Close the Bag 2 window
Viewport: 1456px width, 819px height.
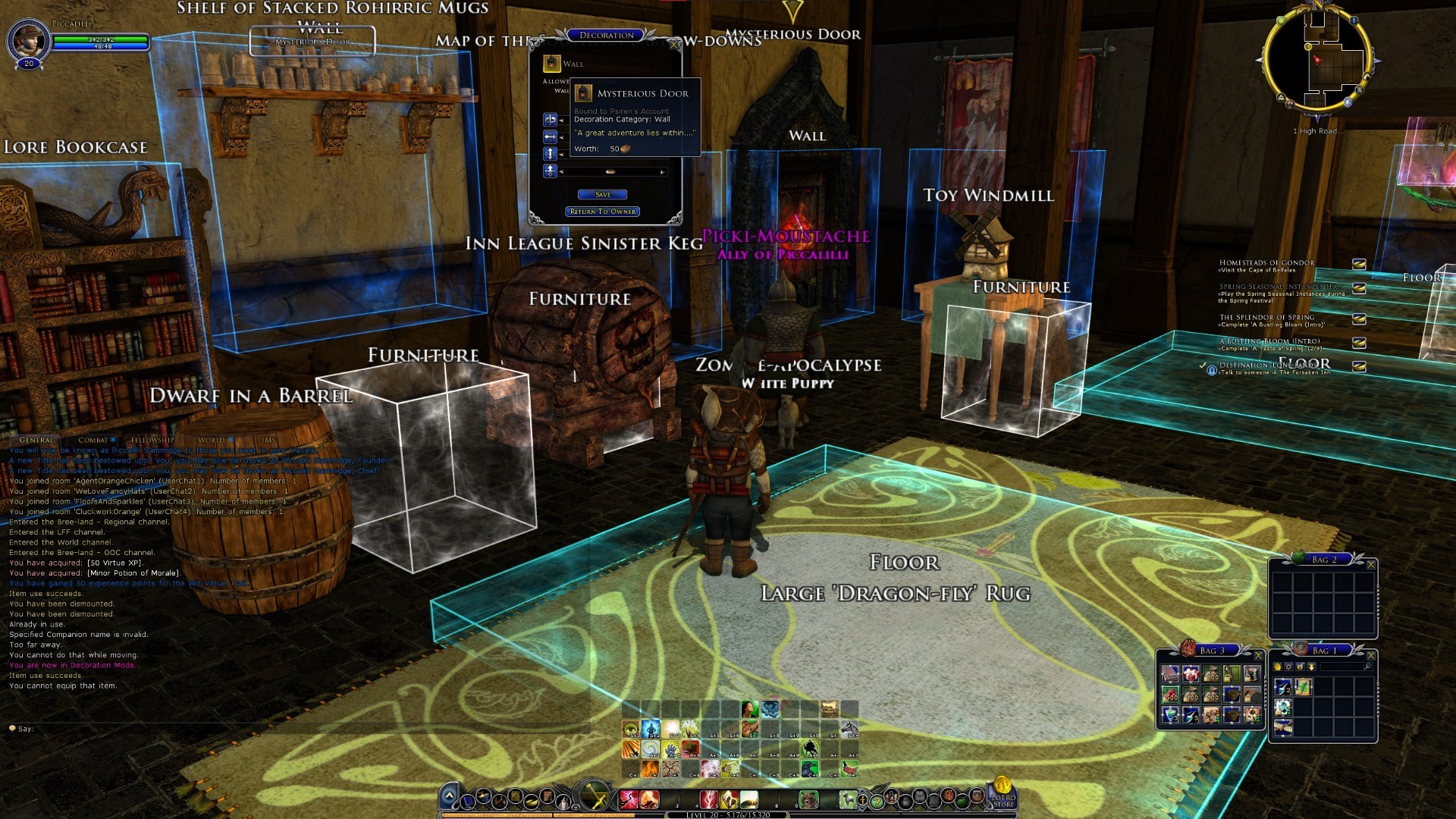click(1370, 564)
